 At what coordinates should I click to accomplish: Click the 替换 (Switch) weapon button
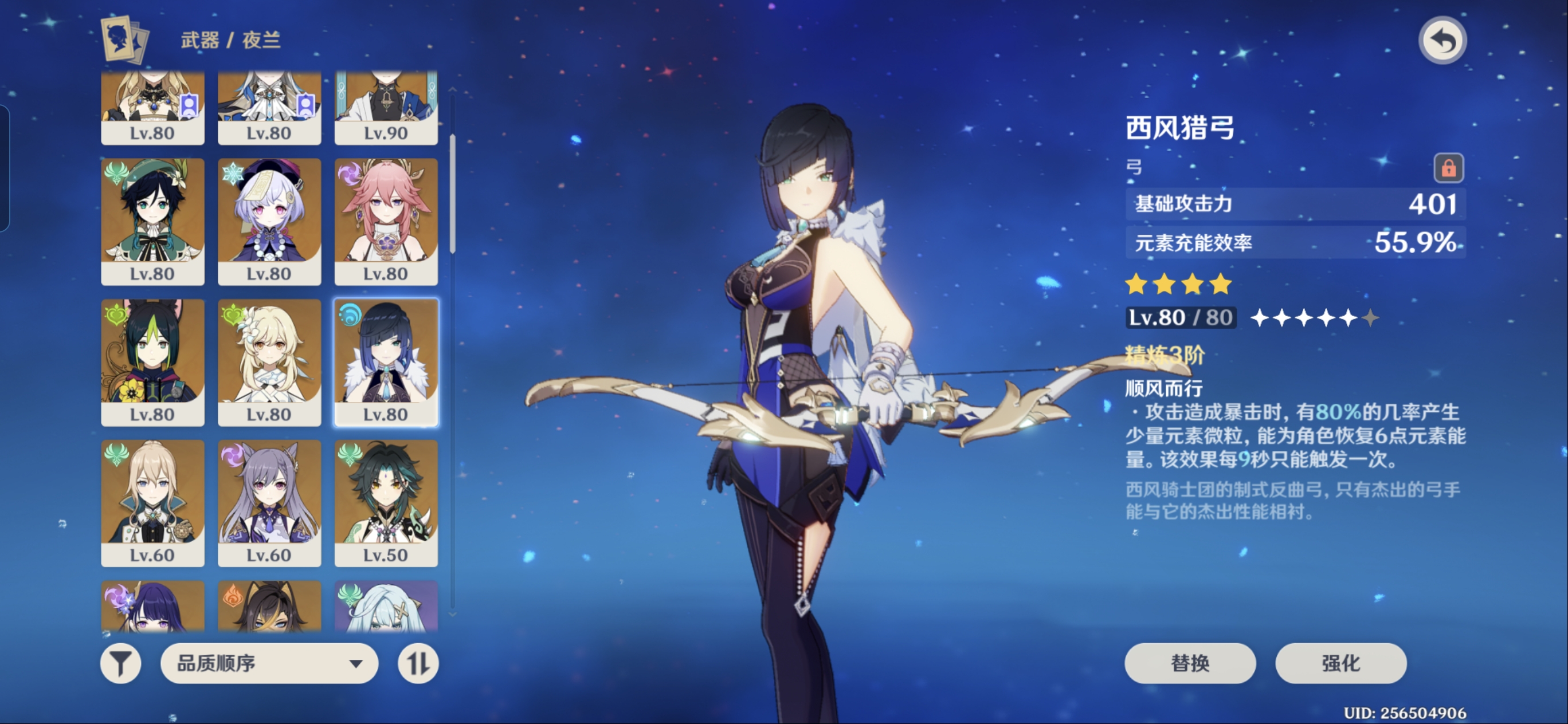pos(1189,663)
